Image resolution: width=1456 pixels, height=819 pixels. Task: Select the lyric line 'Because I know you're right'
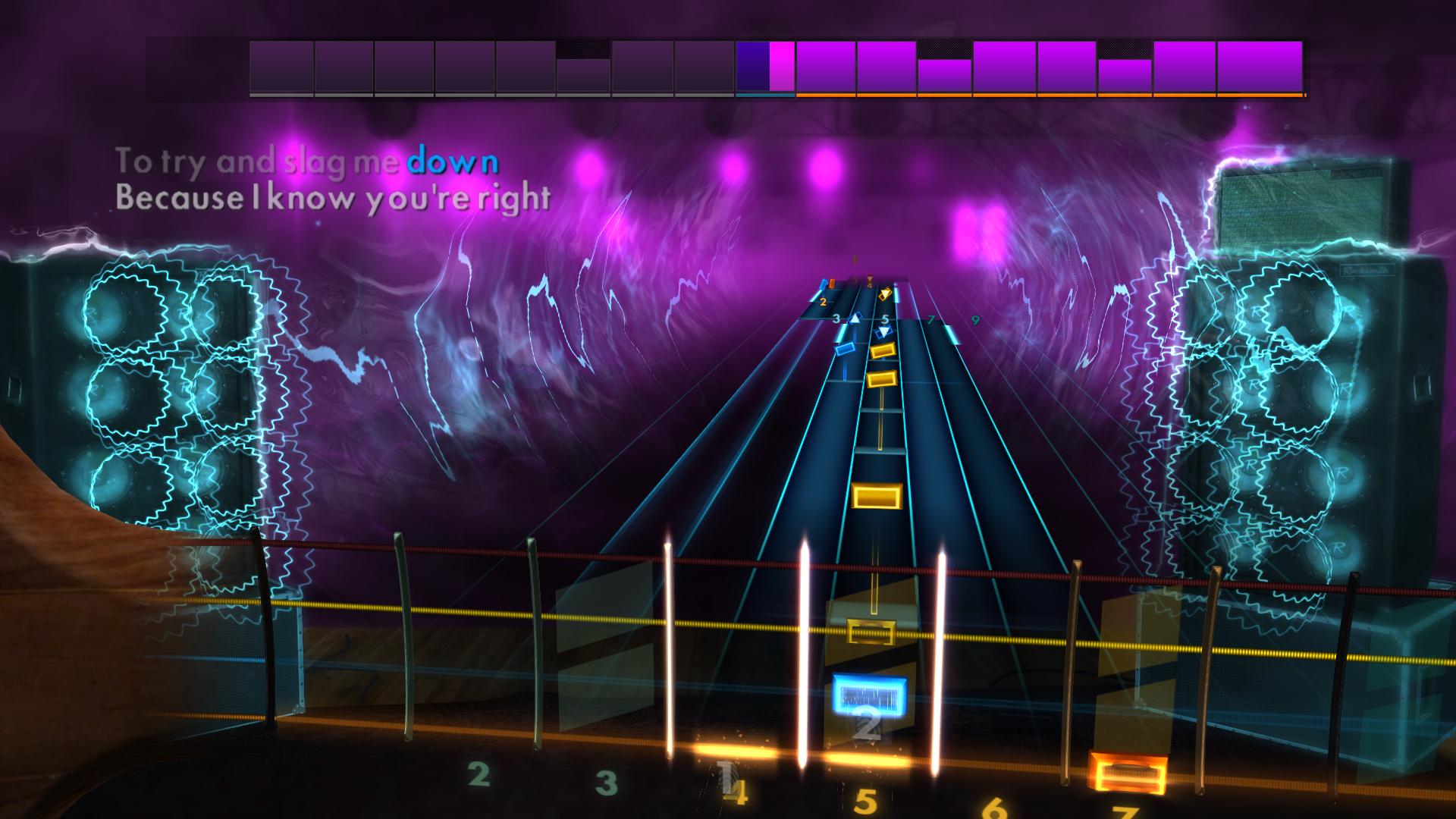pyautogui.click(x=332, y=198)
